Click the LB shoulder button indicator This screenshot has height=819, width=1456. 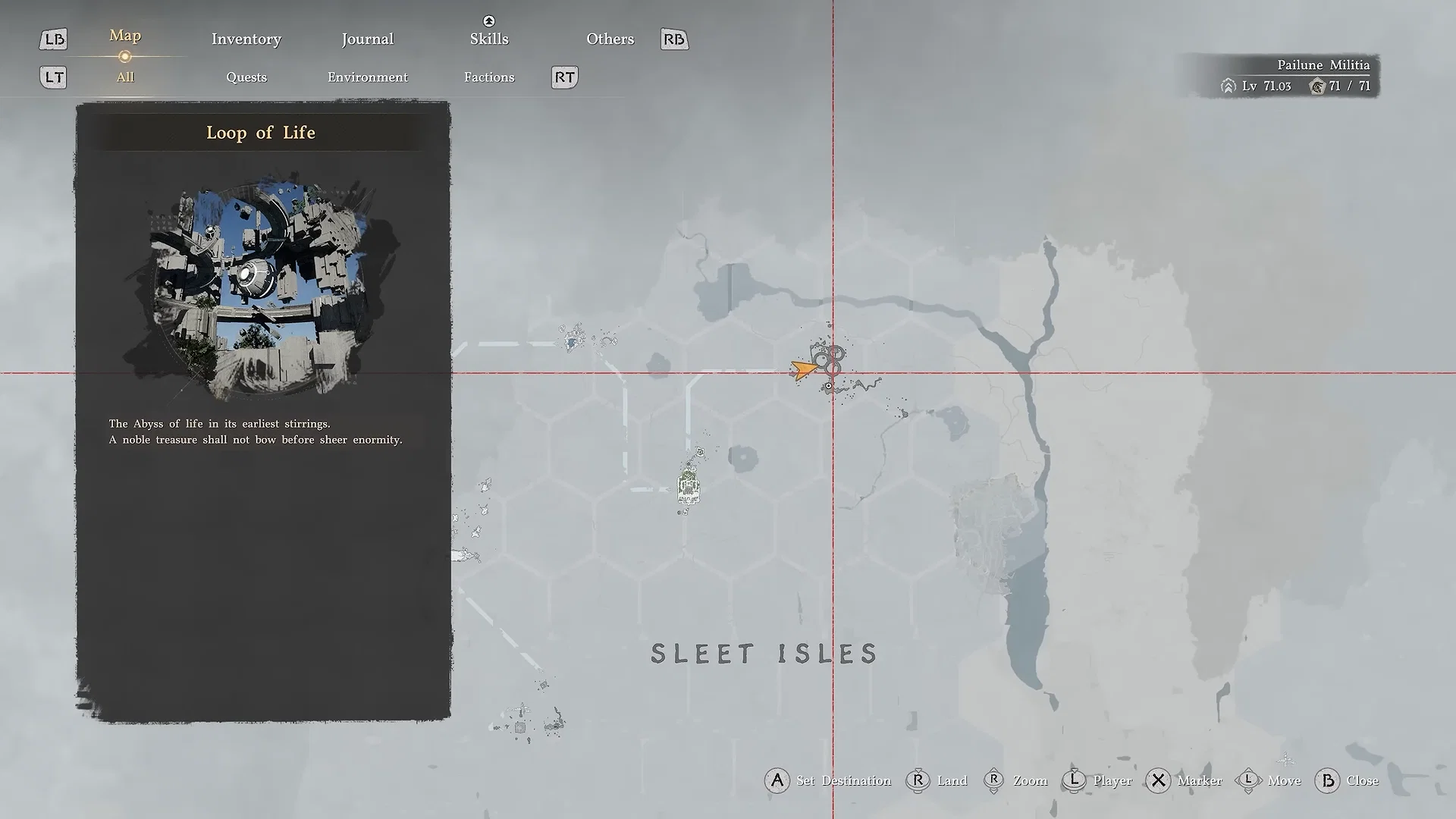53,39
